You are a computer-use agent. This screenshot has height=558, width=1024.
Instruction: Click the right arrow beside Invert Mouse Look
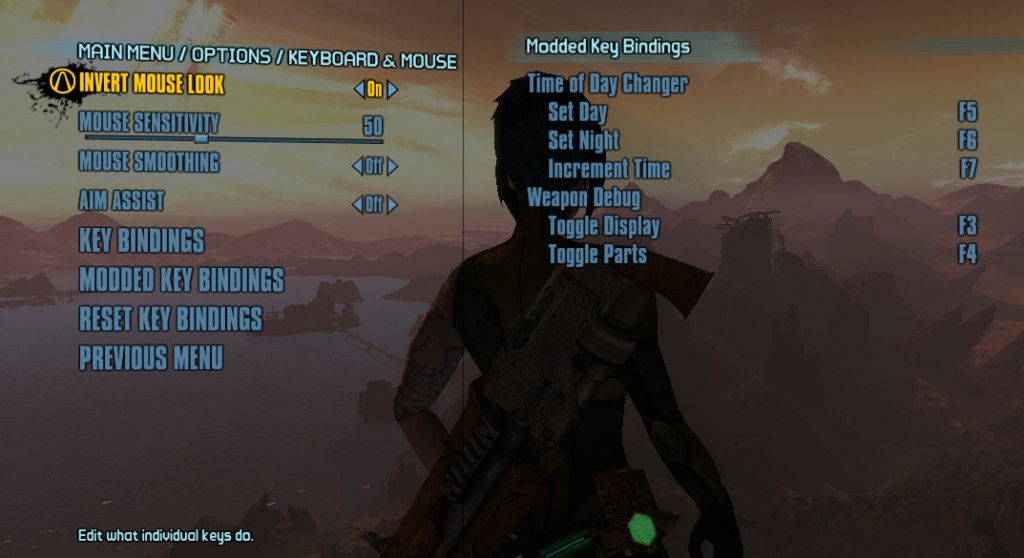pyautogui.click(x=393, y=89)
